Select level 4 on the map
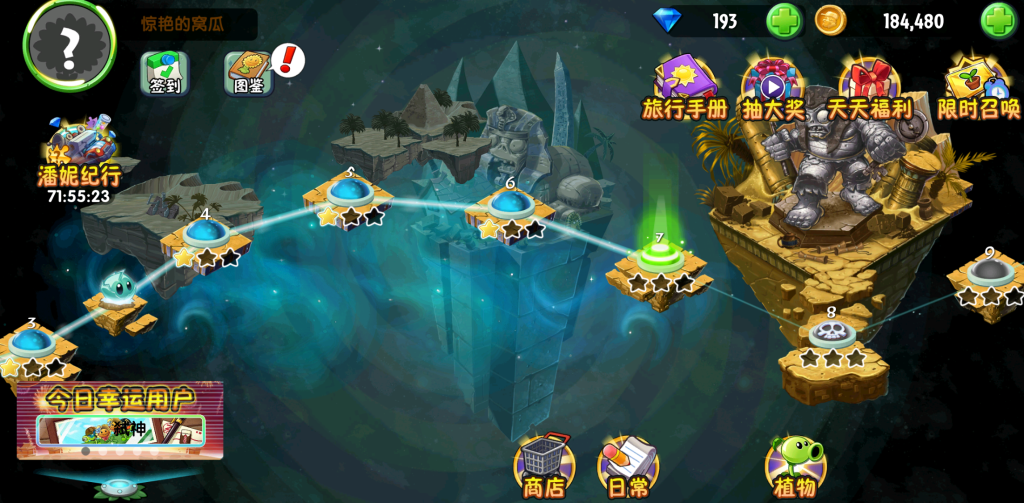This screenshot has height=503, width=1024. 204,233
